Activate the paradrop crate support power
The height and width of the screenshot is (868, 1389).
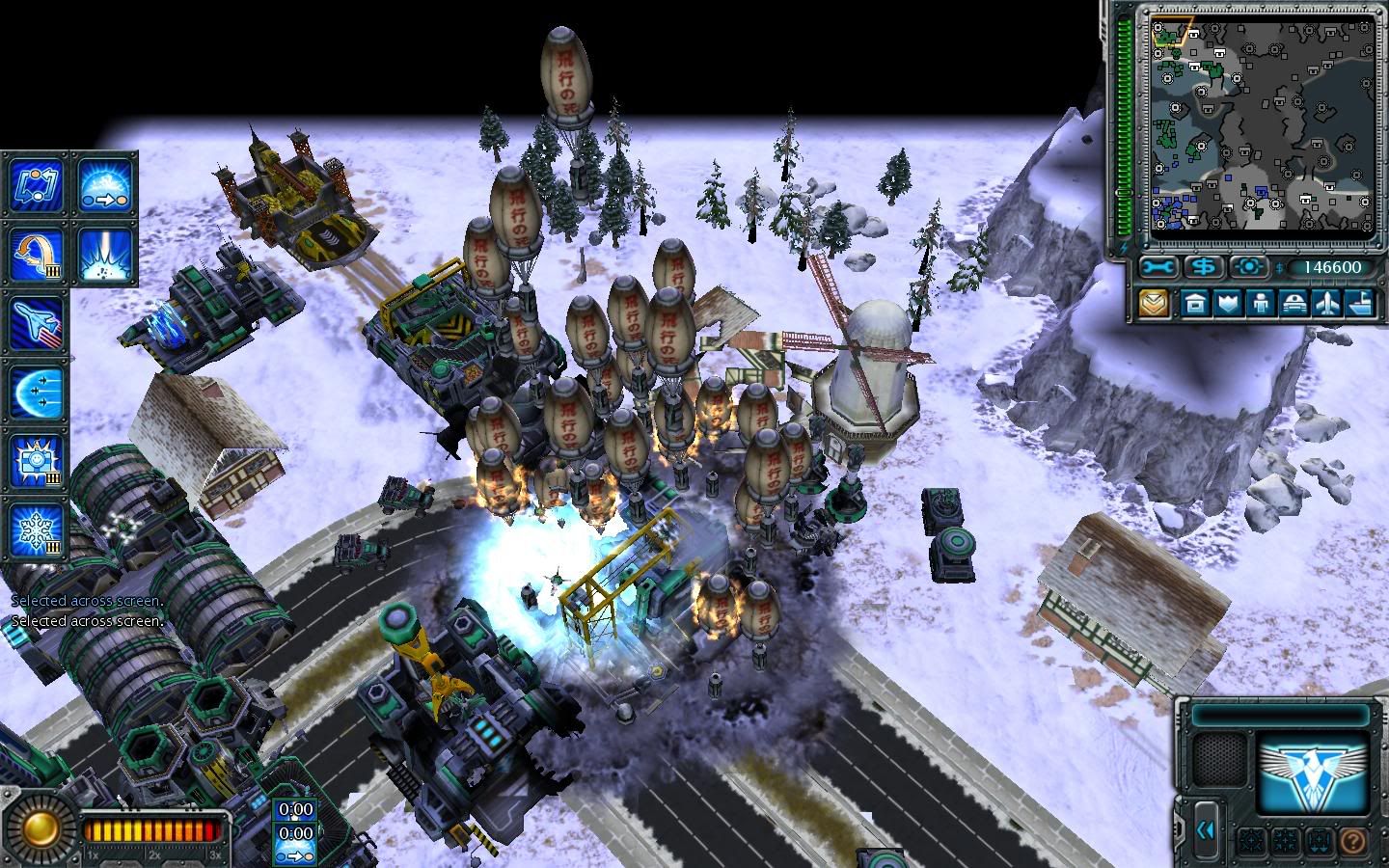pyautogui.click(x=36, y=254)
